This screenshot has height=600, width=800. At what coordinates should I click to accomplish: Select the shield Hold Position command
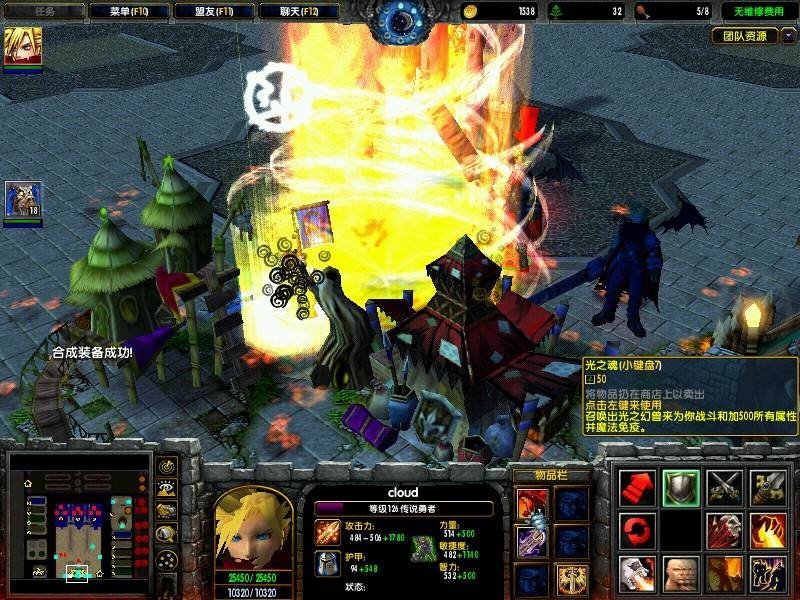pyautogui.click(x=680, y=487)
